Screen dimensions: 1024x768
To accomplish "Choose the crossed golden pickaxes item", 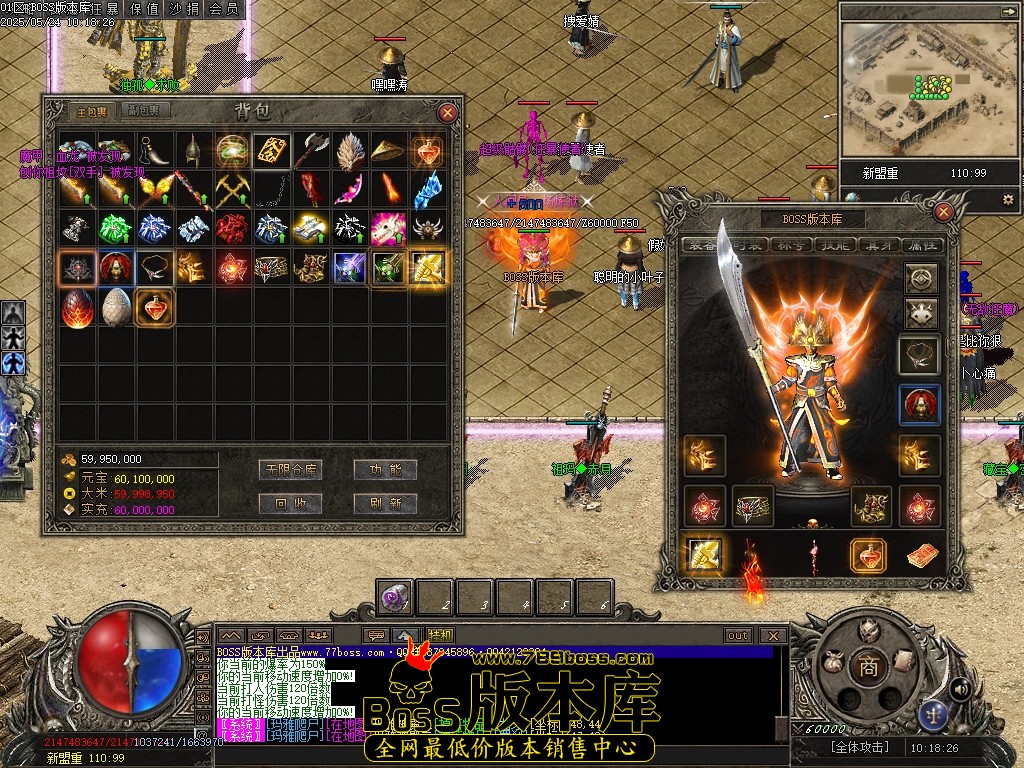I will [233, 189].
